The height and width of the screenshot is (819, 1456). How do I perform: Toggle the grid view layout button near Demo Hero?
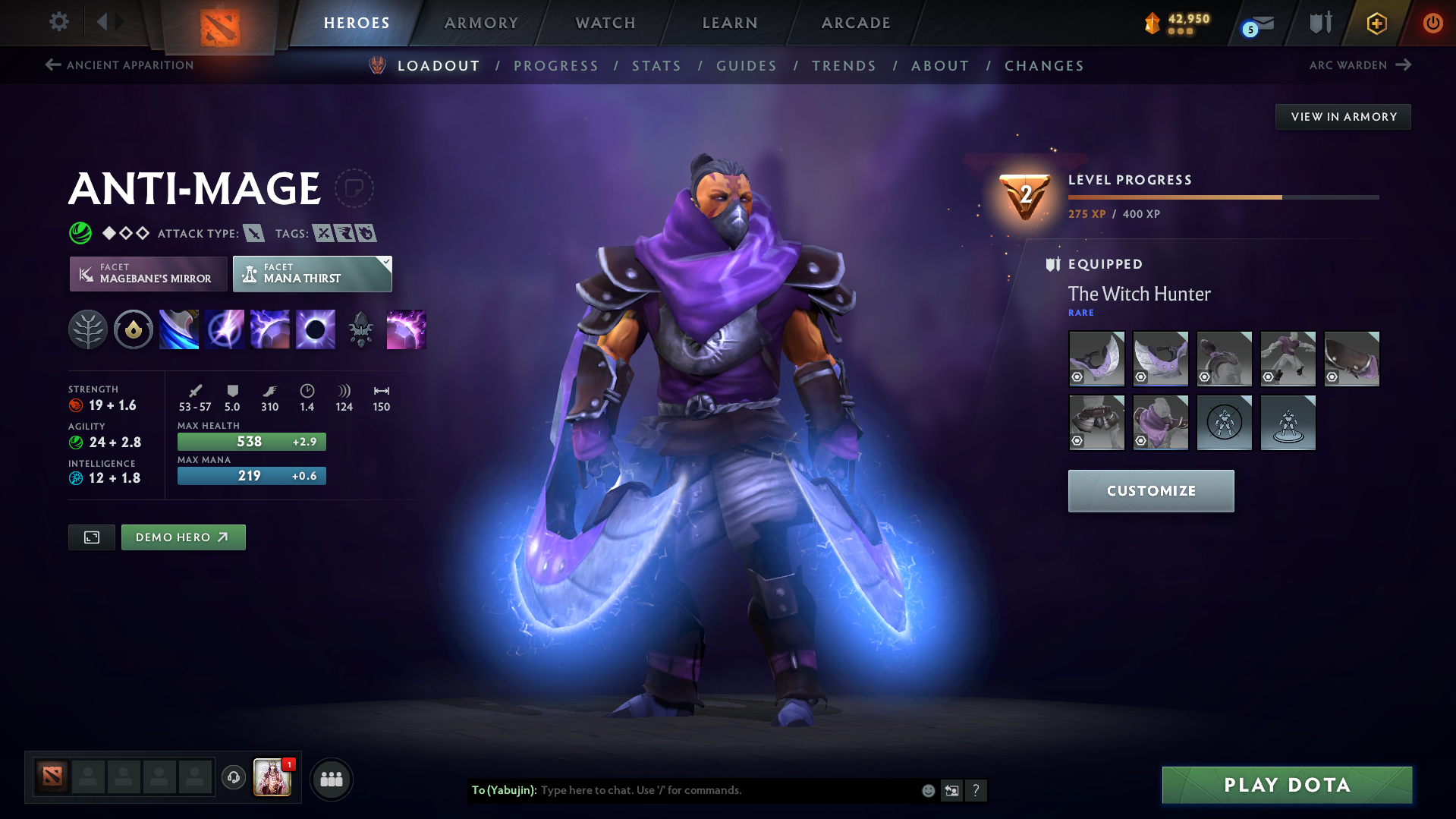point(91,537)
